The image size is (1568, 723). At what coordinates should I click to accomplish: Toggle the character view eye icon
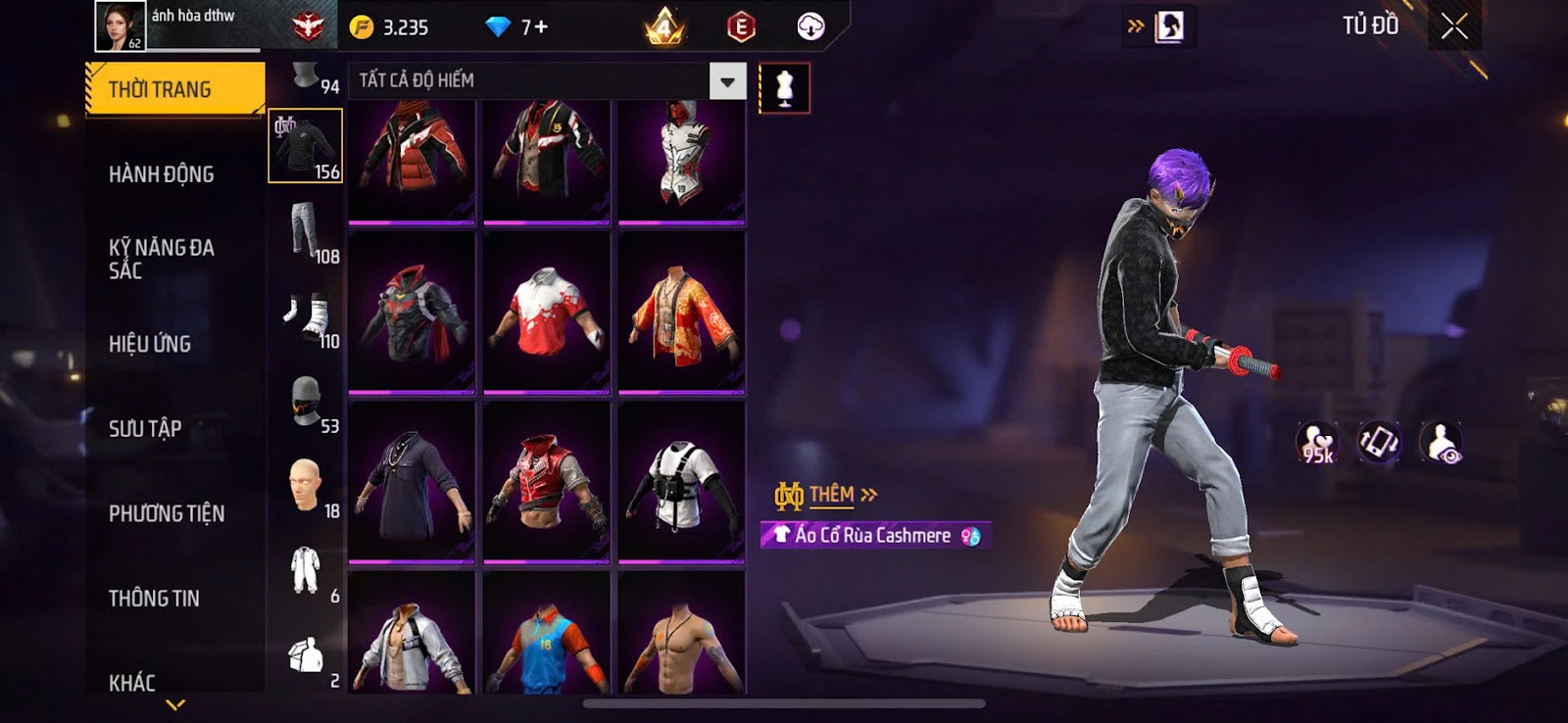(1440, 443)
